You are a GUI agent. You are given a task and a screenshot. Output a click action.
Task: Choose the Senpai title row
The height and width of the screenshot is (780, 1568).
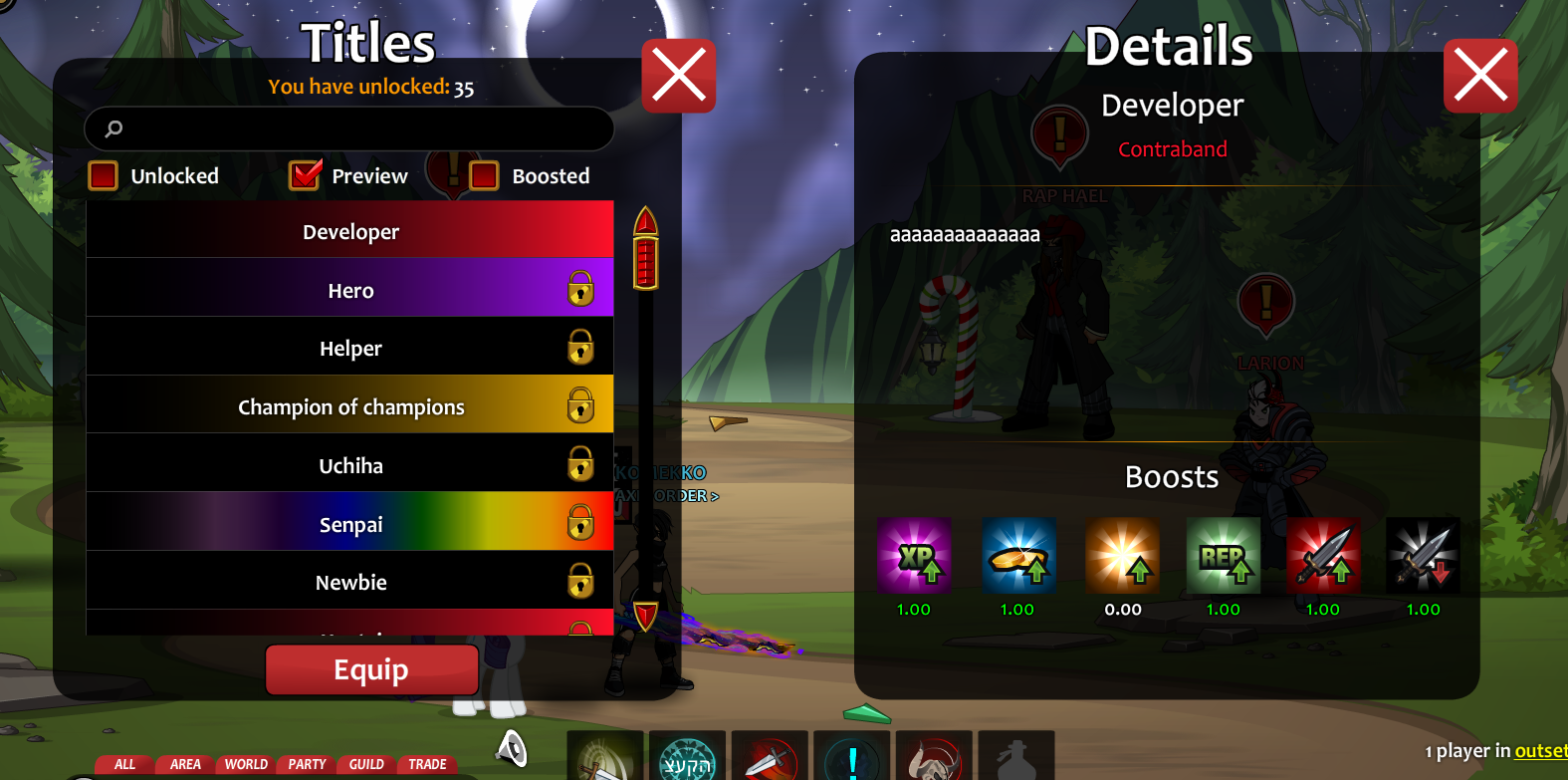pyautogui.click(x=350, y=524)
